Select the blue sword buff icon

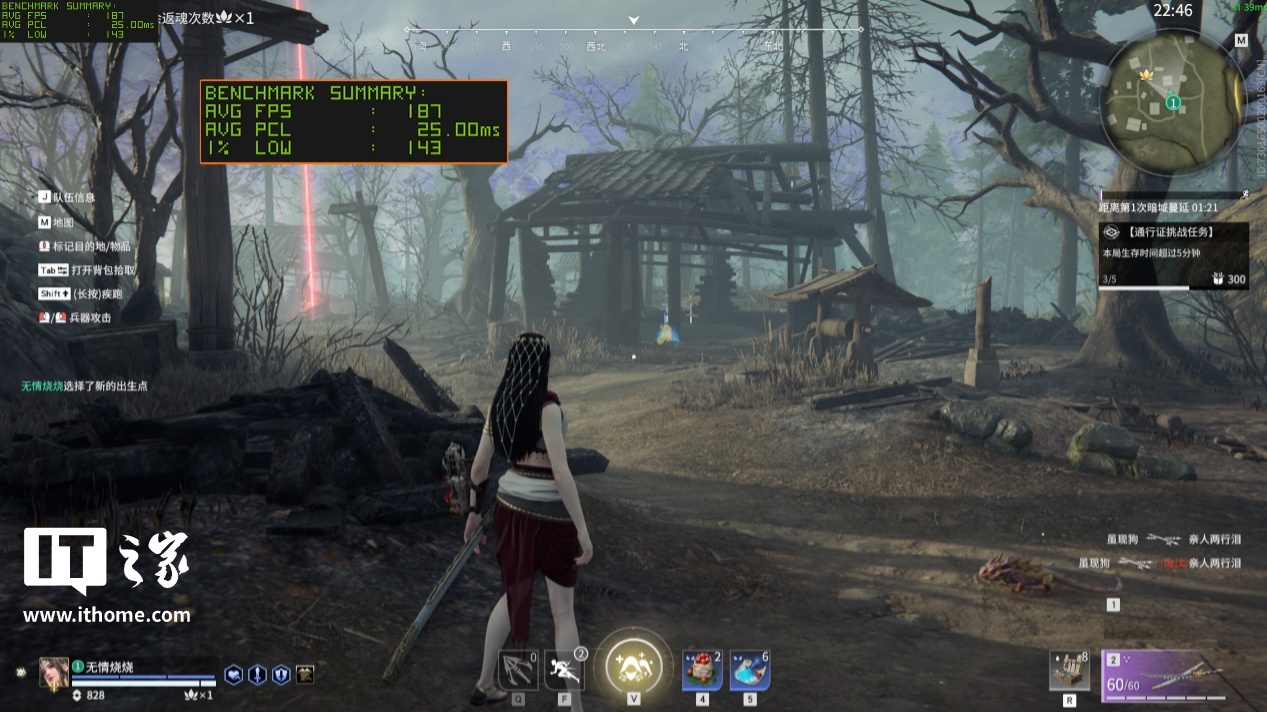[x=257, y=675]
